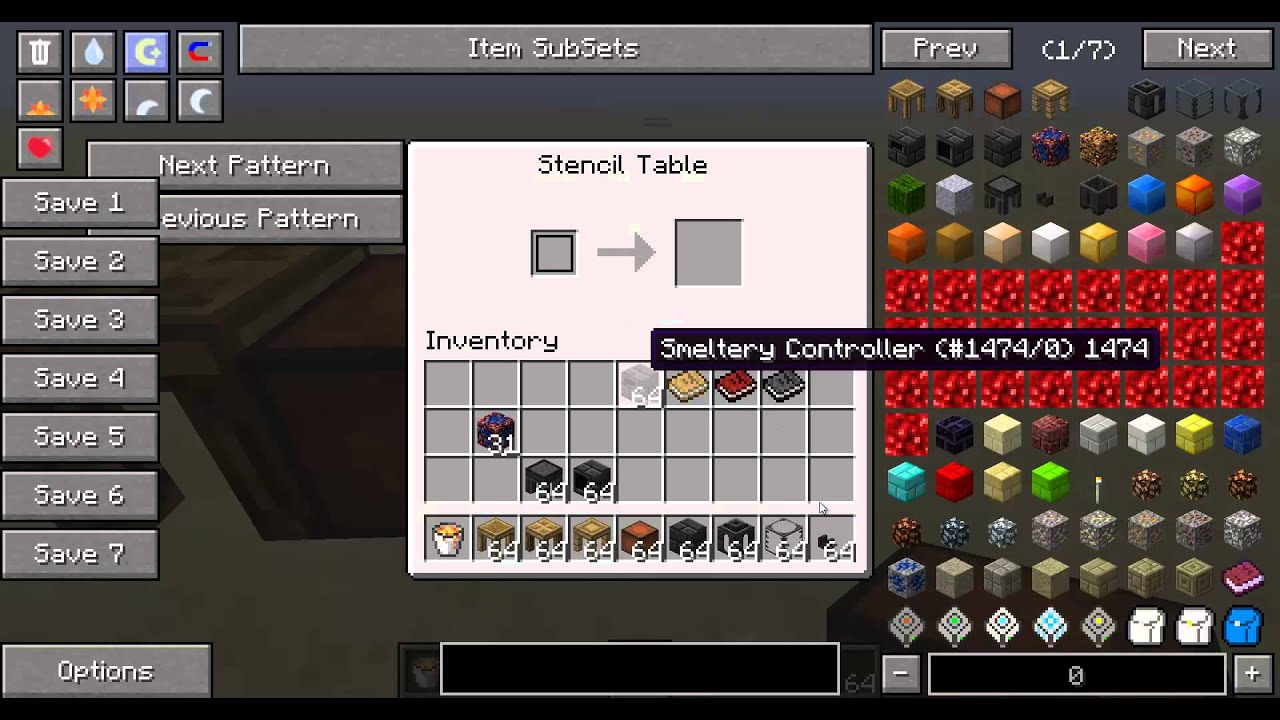The height and width of the screenshot is (720, 1280).
Task: Select the bucket in the hotbar
Action: pos(447,539)
